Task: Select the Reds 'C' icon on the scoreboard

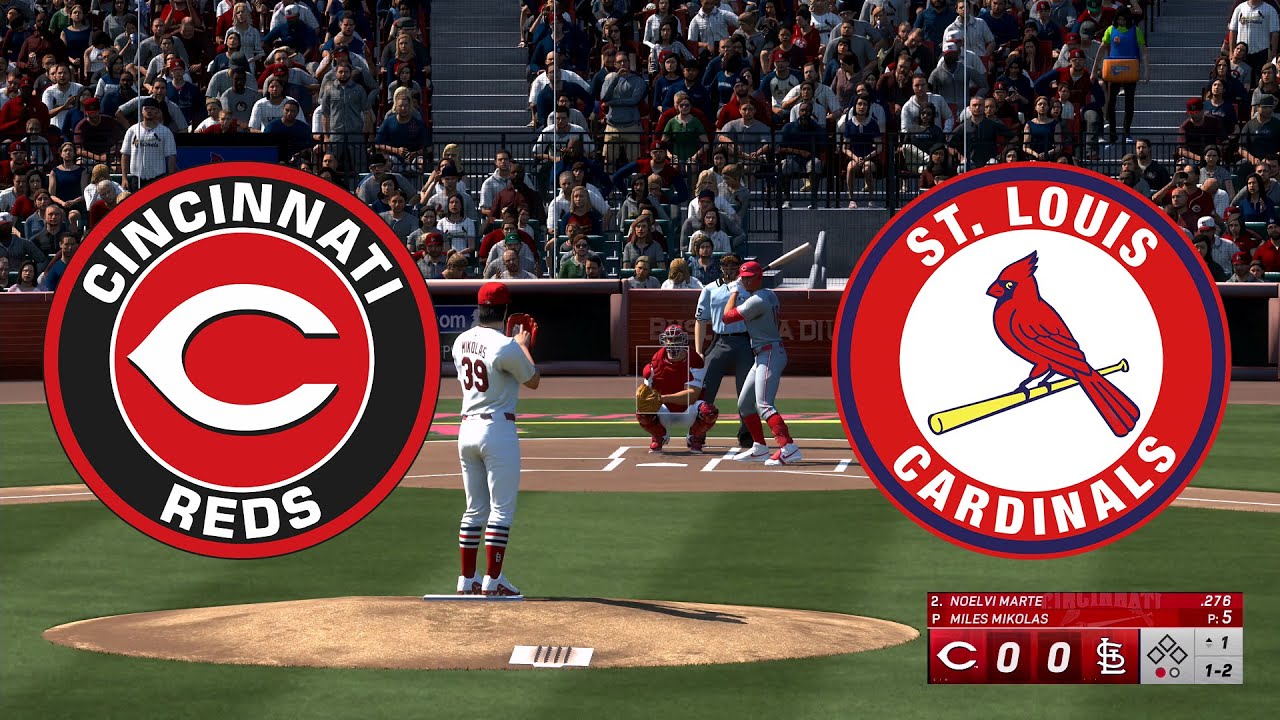Action: [954, 654]
